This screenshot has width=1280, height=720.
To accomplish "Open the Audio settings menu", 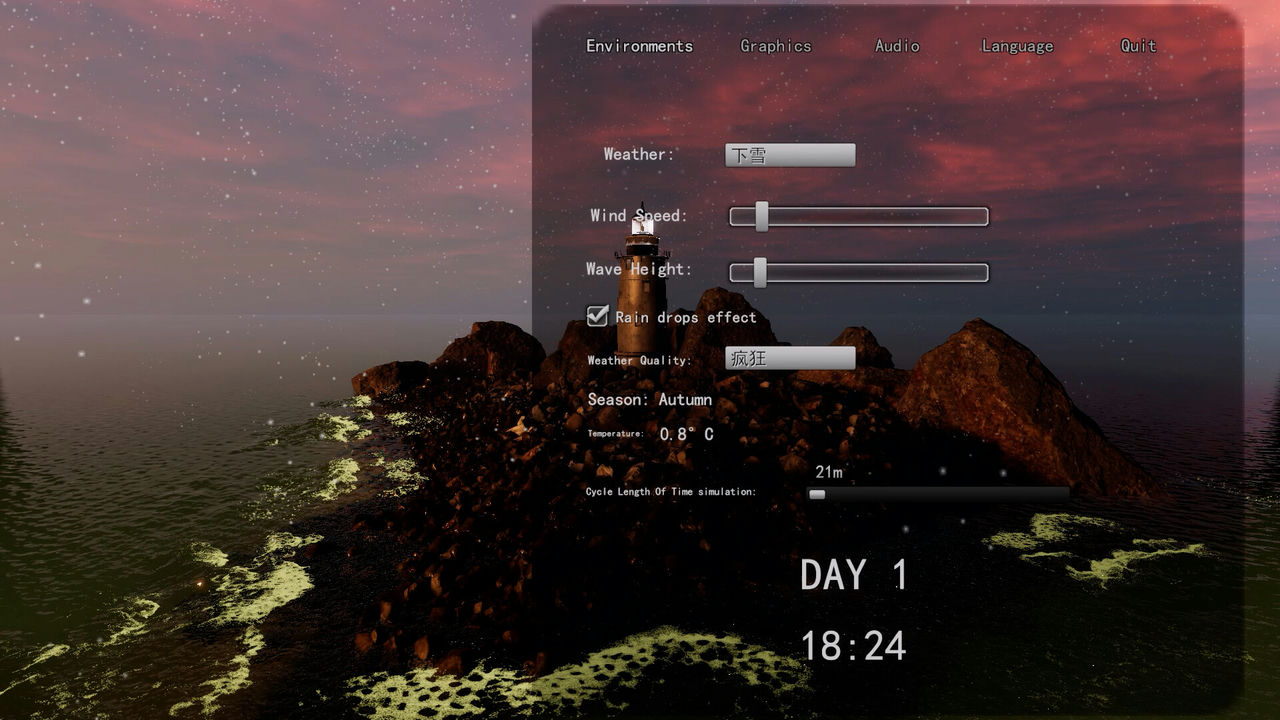I will [x=896, y=46].
